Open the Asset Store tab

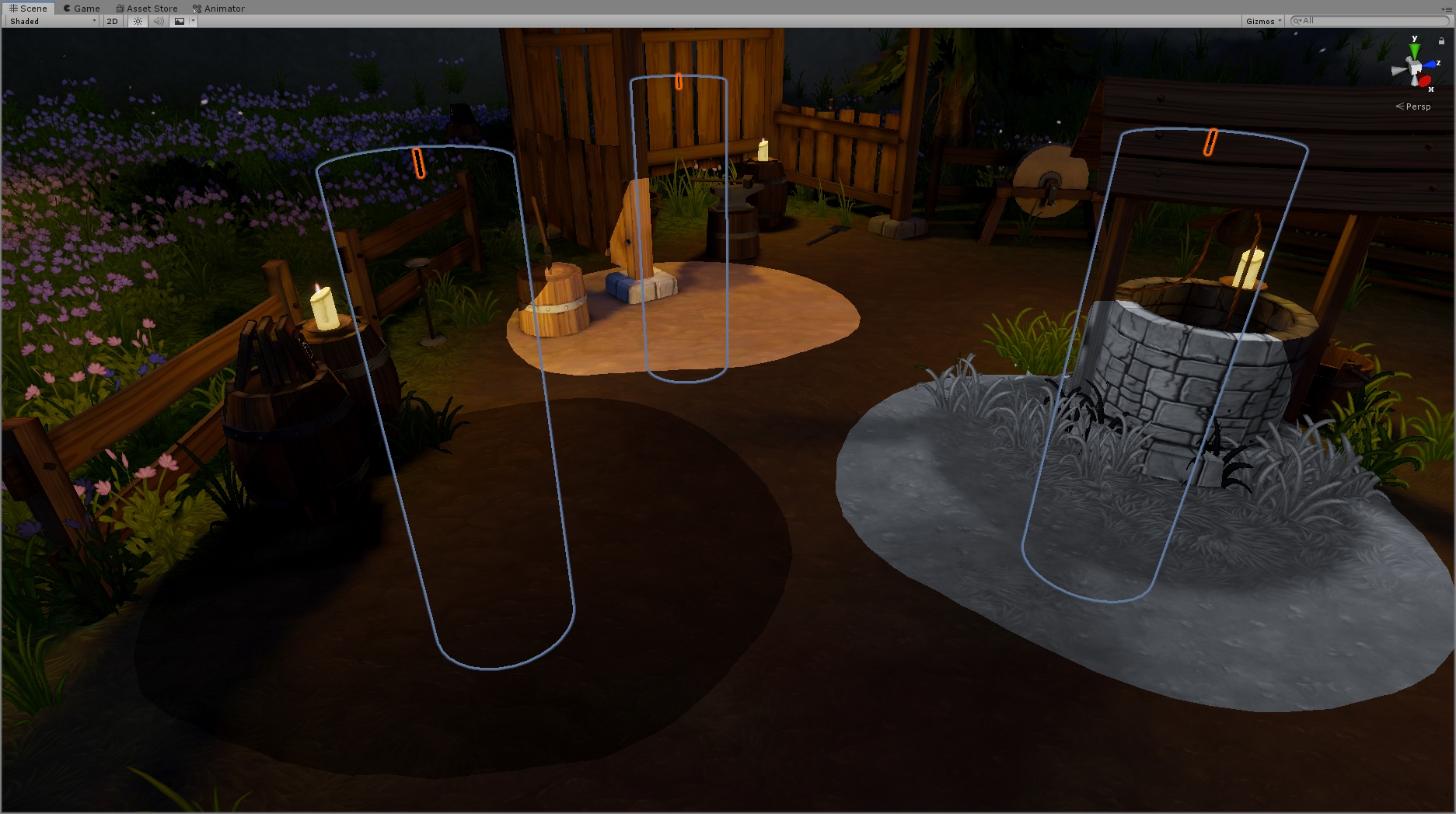click(148, 8)
